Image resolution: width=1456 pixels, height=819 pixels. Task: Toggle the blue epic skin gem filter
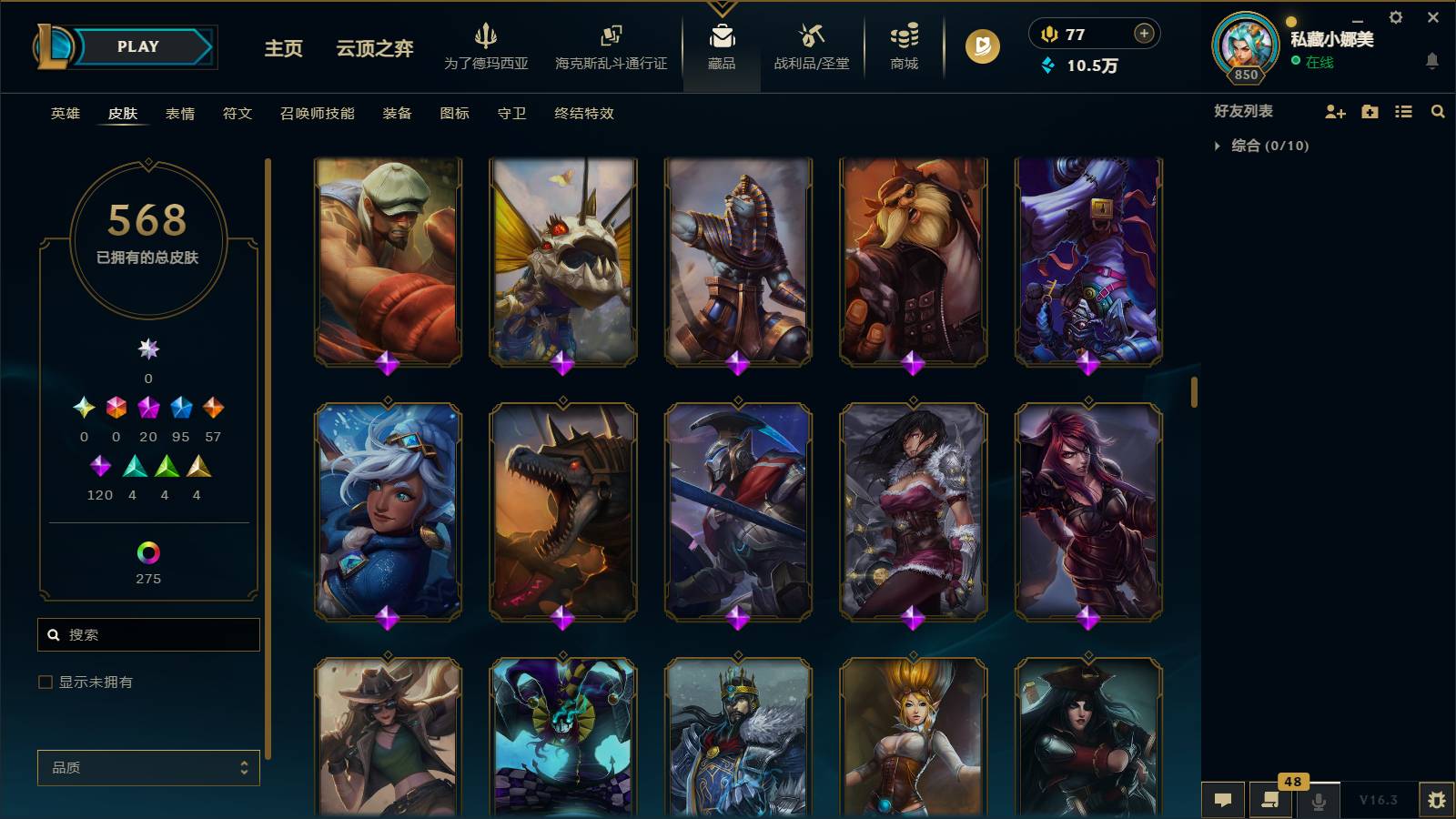point(180,408)
